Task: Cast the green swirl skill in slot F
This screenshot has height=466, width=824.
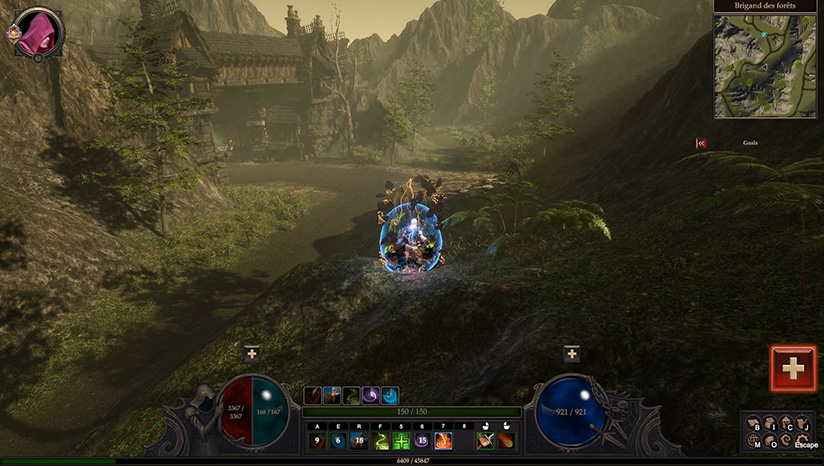Action: (380, 440)
